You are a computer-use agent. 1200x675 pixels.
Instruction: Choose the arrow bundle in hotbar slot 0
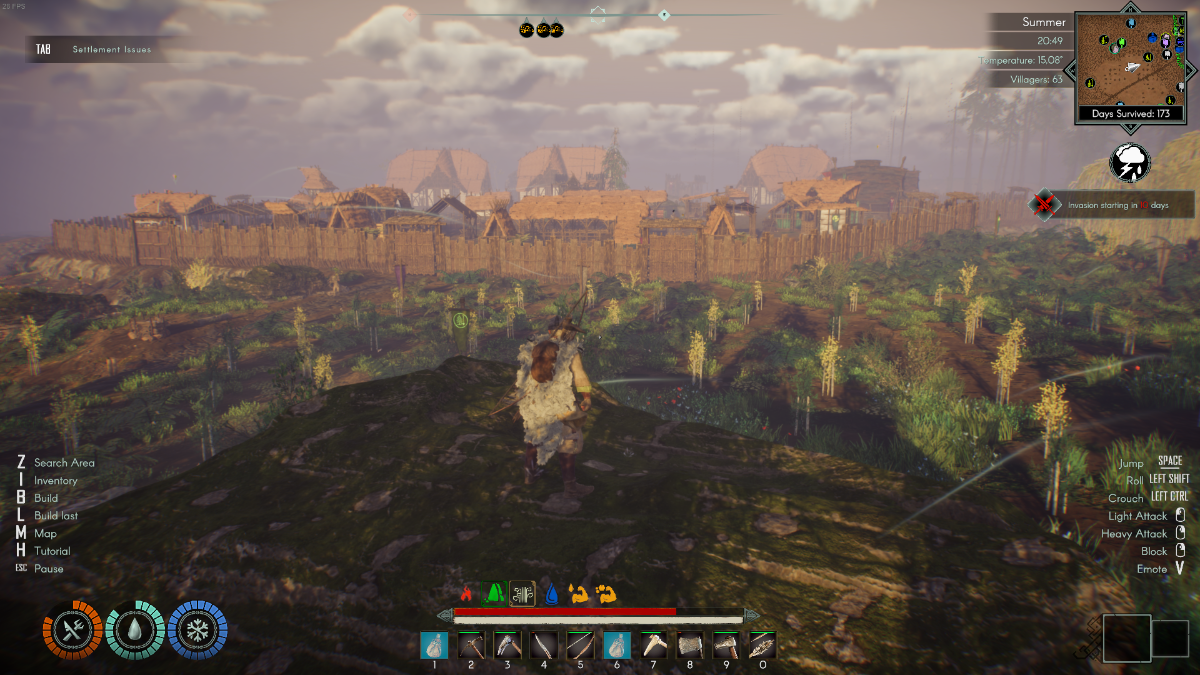tap(763, 646)
